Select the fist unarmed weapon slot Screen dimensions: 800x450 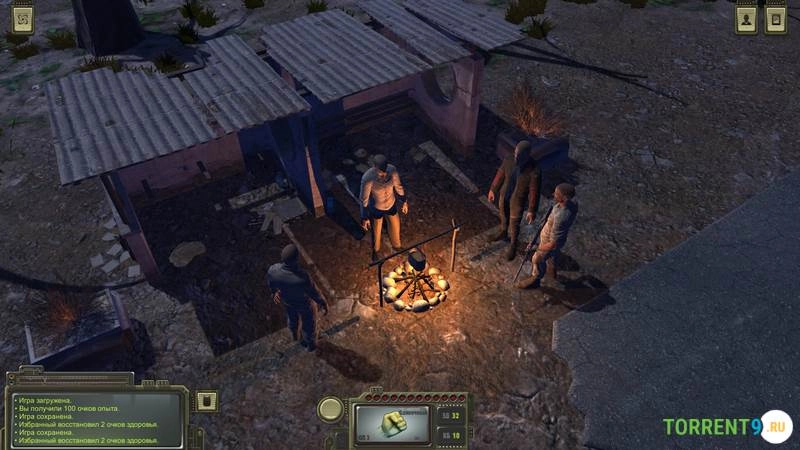(x=391, y=423)
